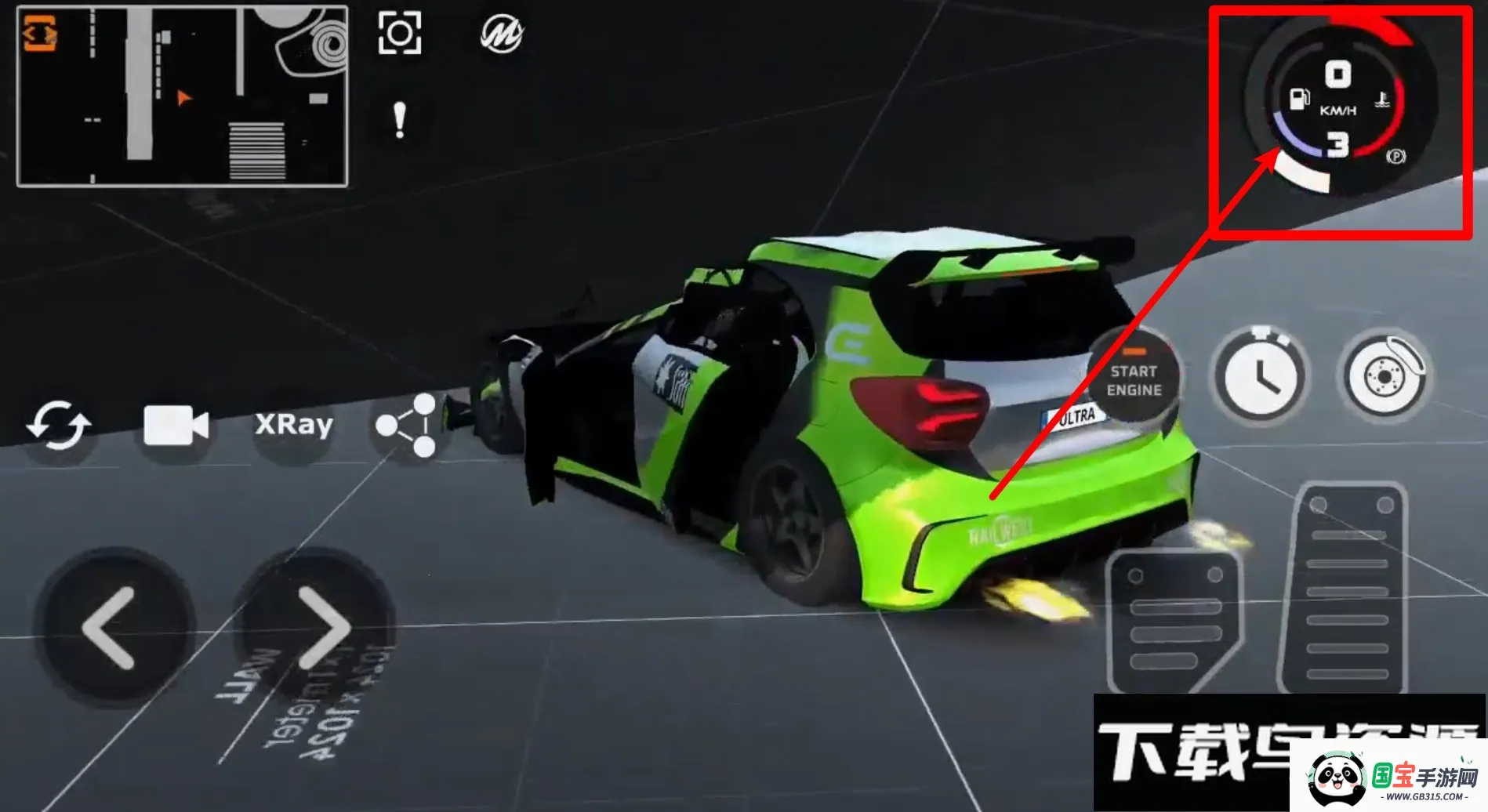
Task: Steer right with the right arrow
Action: pos(321,628)
